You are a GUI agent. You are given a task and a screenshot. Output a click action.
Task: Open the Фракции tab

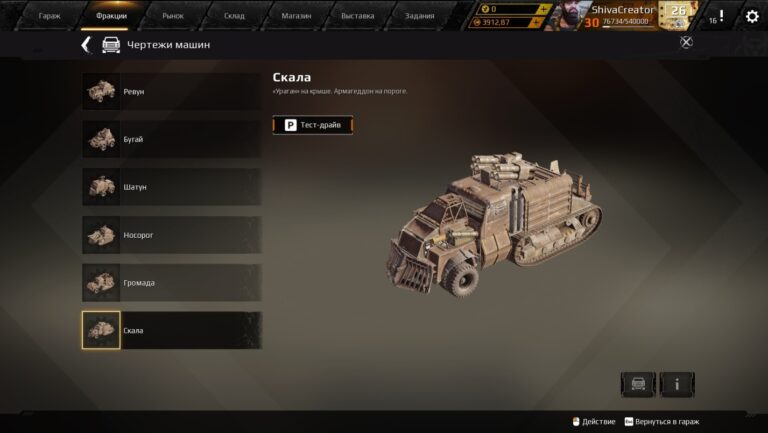click(x=111, y=16)
